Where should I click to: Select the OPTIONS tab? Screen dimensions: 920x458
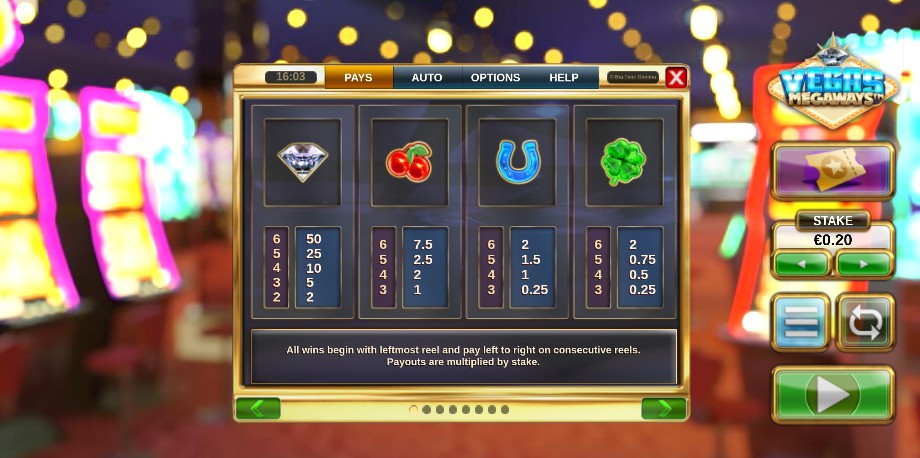click(x=495, y=78)
